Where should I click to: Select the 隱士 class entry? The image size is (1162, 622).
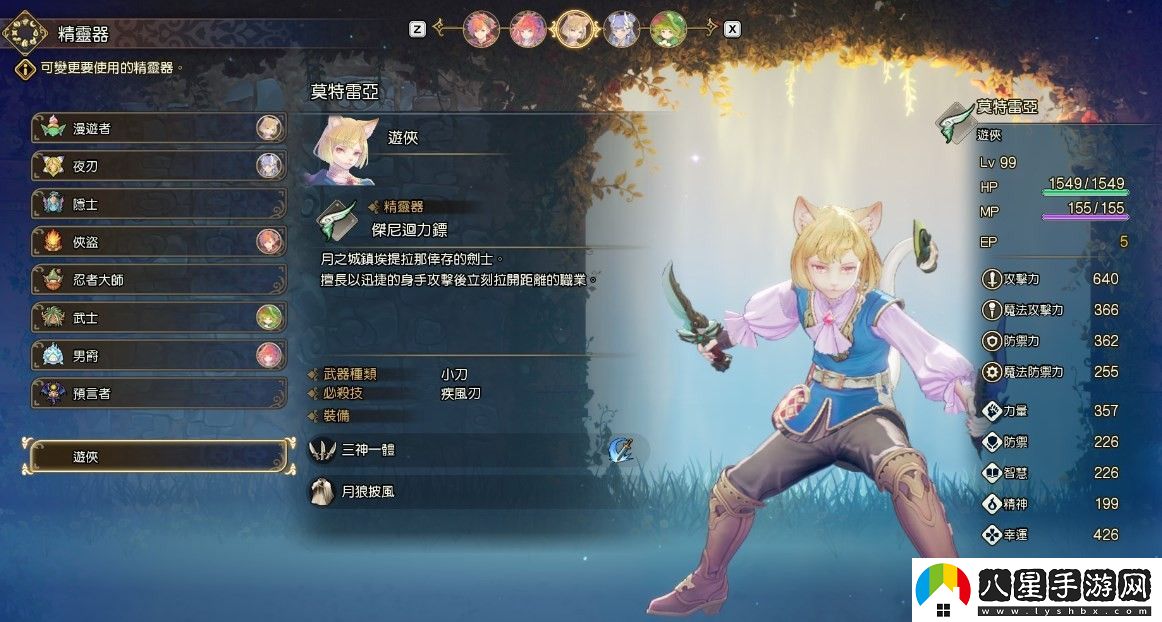point(158,204)
